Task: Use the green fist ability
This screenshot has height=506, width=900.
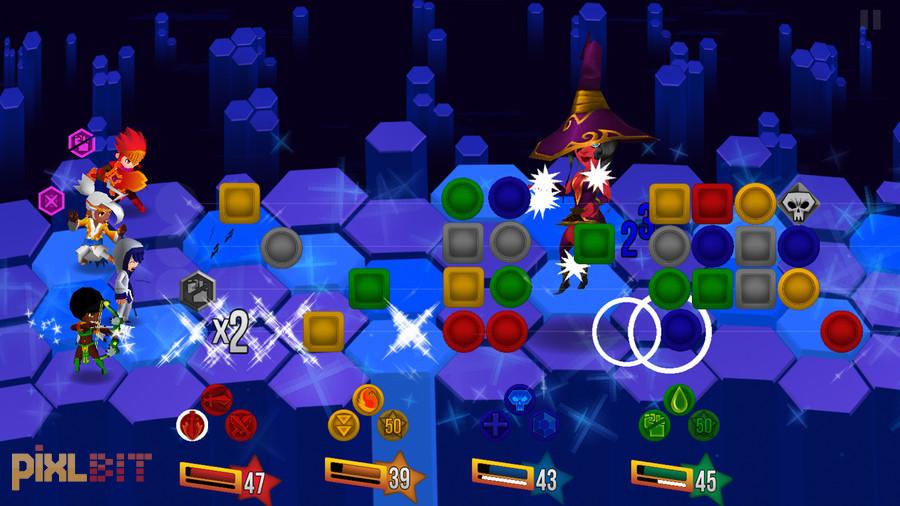Action: point(654,425)
